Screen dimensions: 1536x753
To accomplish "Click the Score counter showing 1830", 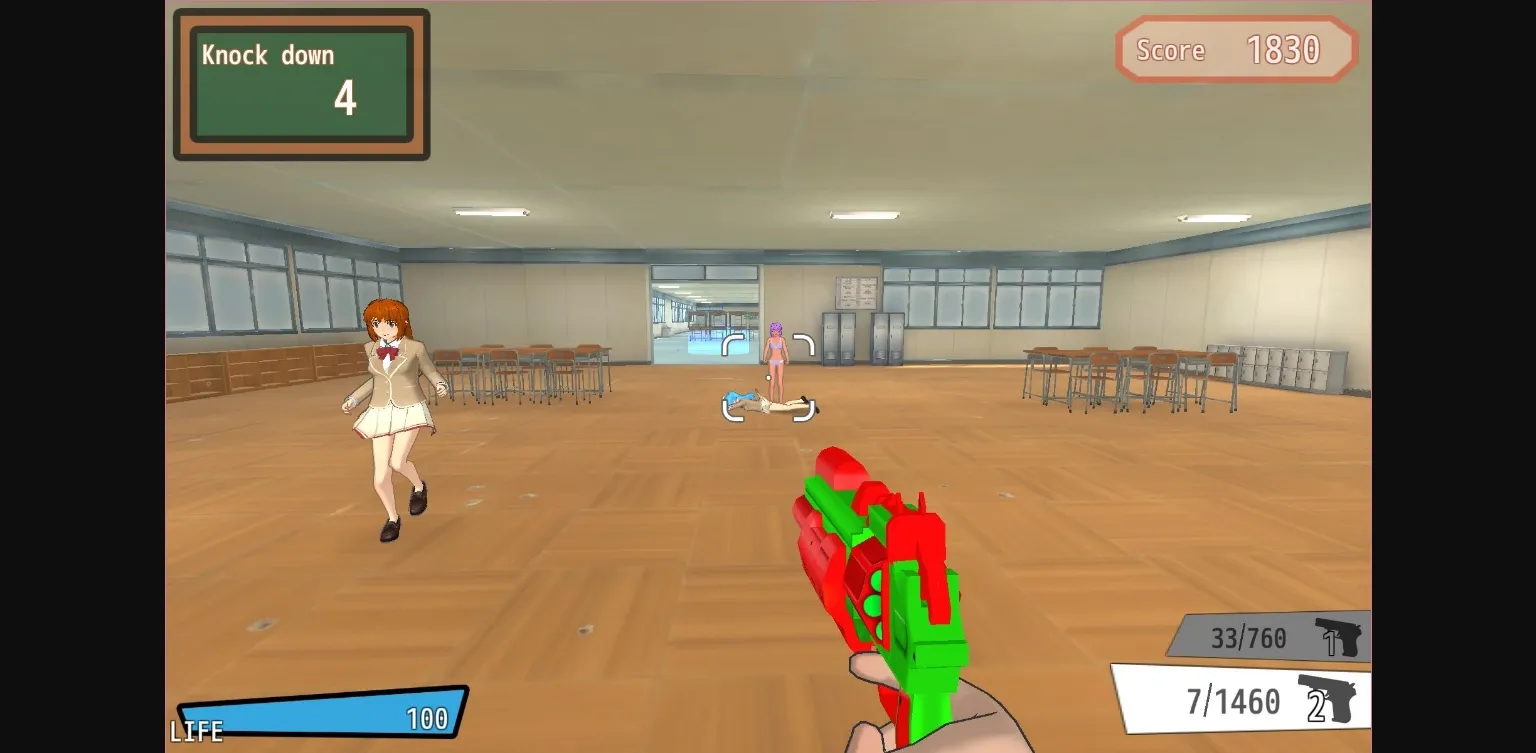I will [1236, 49].
